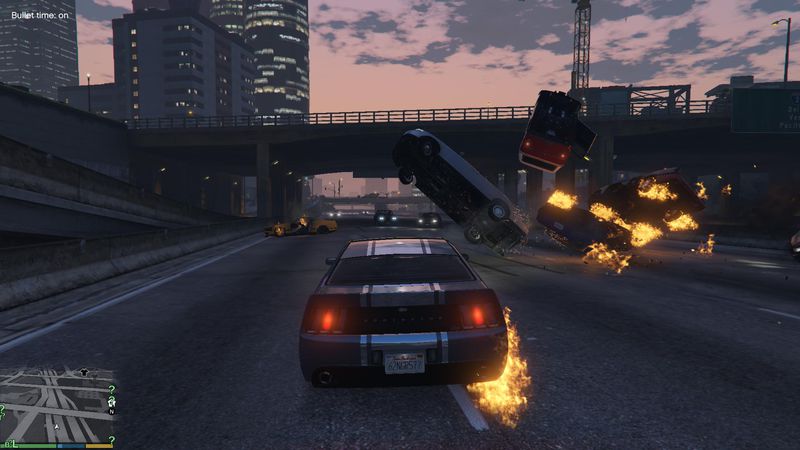This screenshot has width=800, height=450.
Task: Click the player arrow on the minimap
Action: tap(57, 426)
